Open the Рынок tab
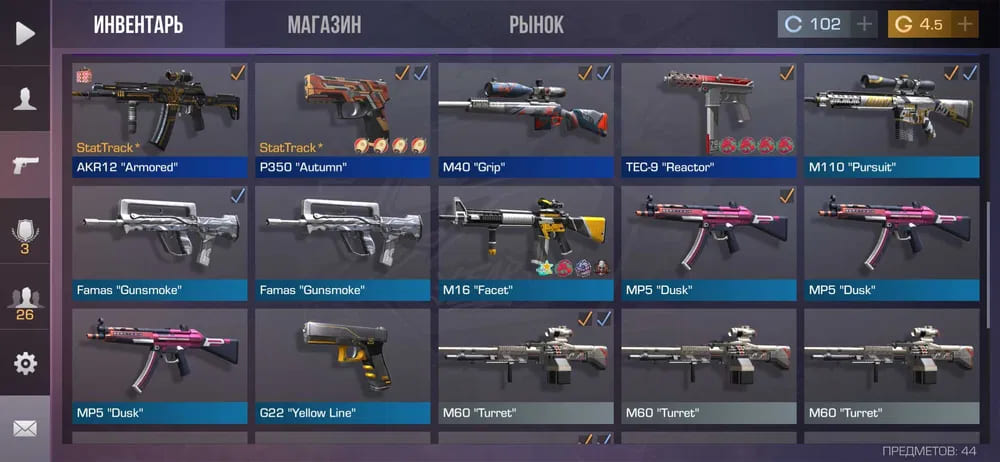 536,25
